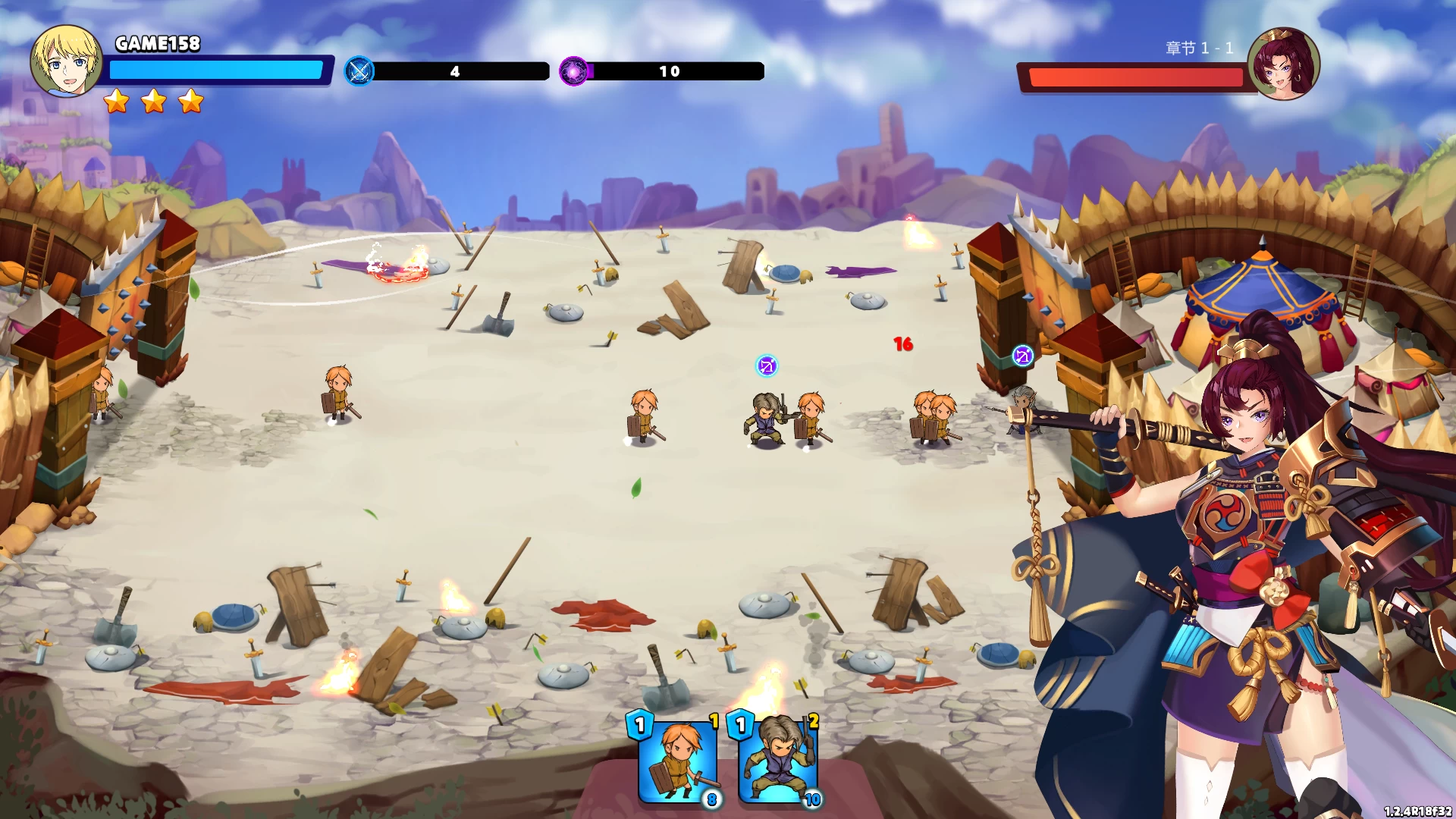The height and width of the screenshot is (819, 1456).
Task: Click the purple orb energy icon
Action: coord(574,71)
